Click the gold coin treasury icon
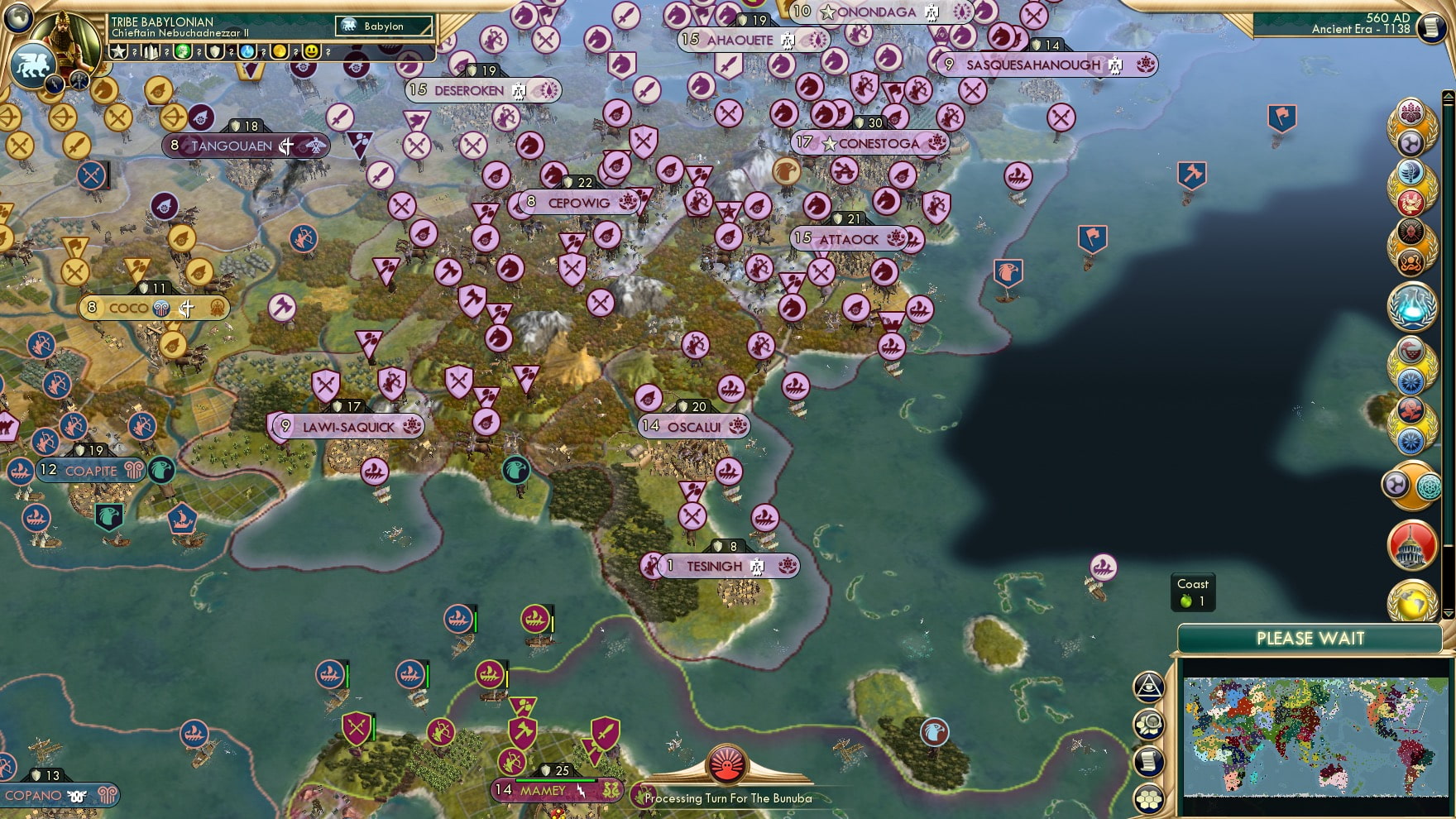 280,51
